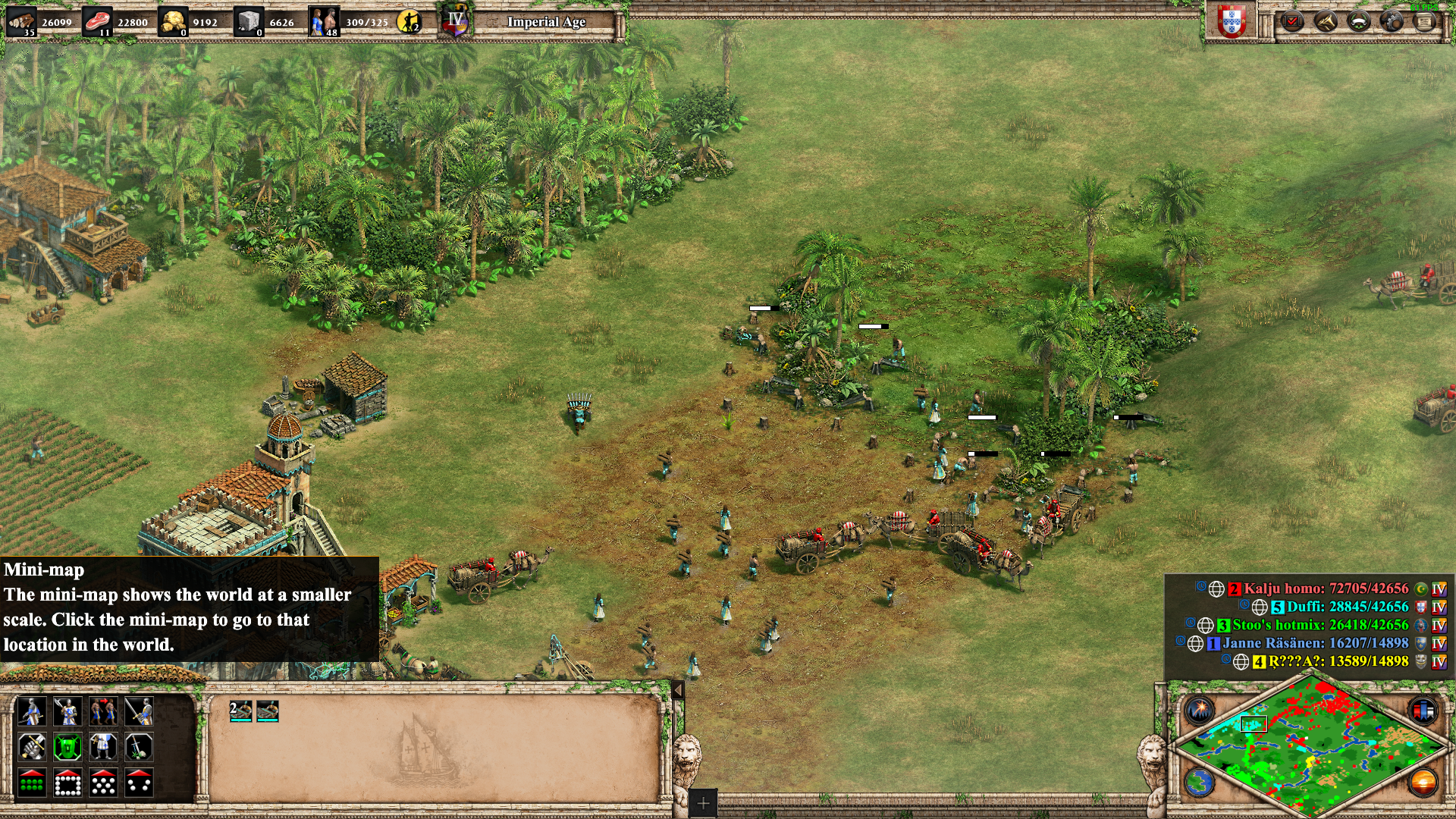Click the laurel wreath banner button

(x=1359, y=21)
